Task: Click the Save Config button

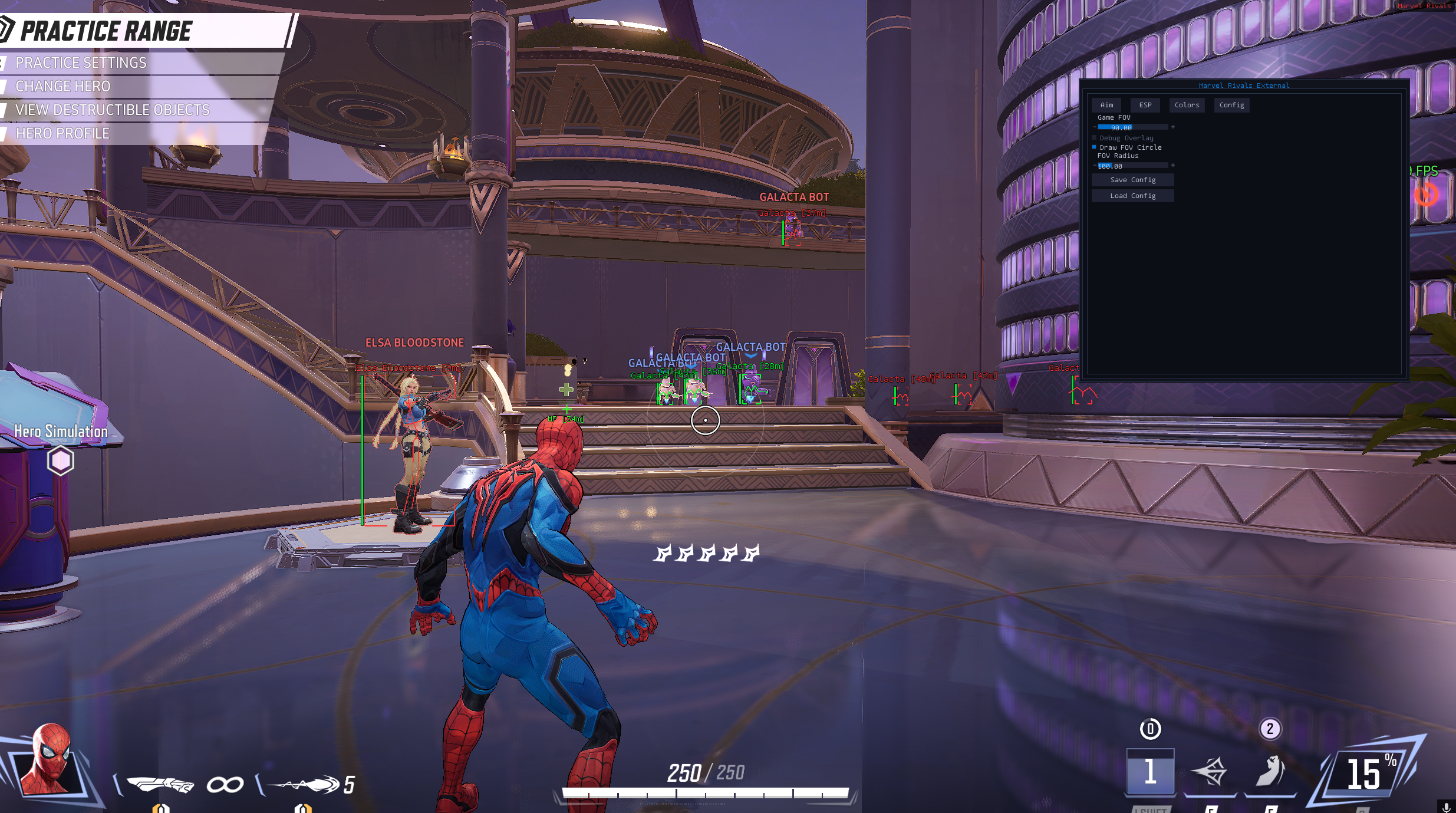Action: pos(1132,180)
